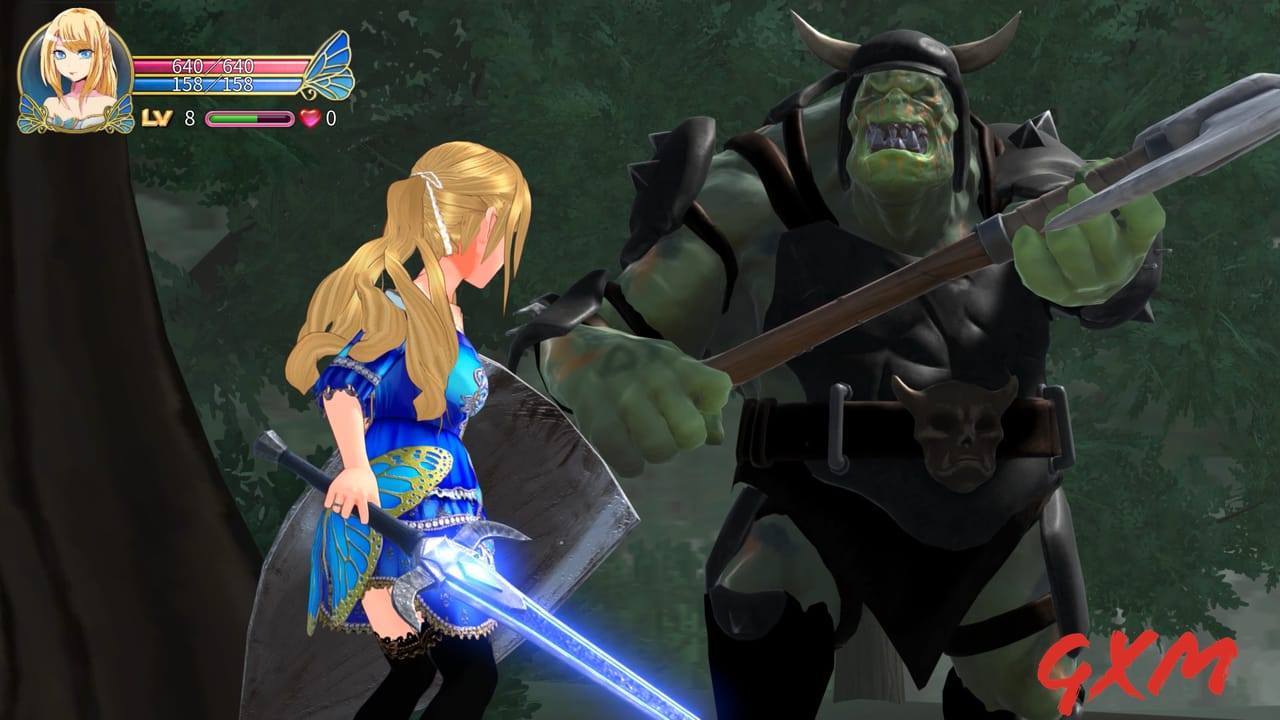The image size is (1280, 720).
Task: Click the pink heart affection icon
Action: tap(311, 118)
